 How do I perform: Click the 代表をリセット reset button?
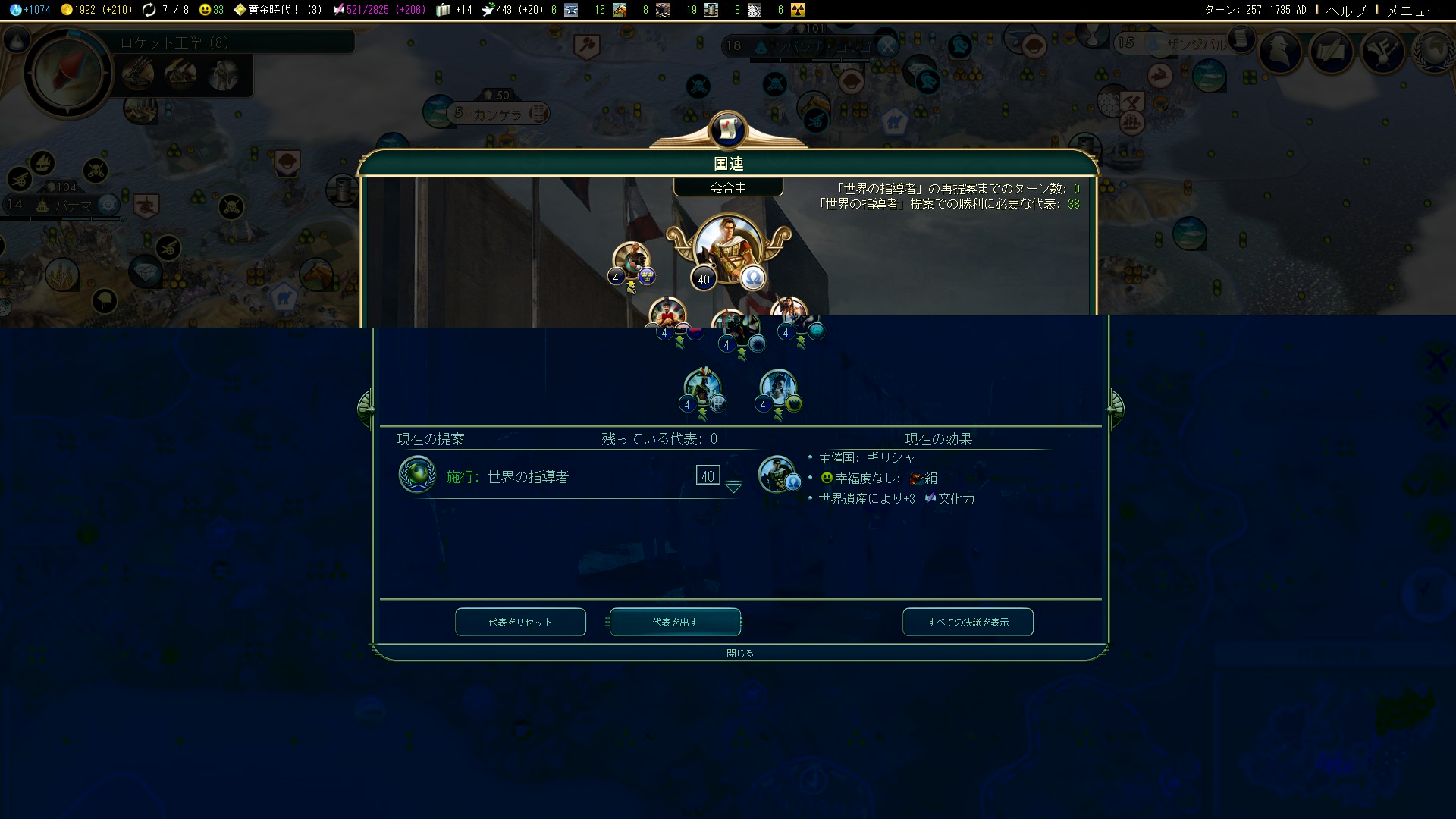click(520, 622)
